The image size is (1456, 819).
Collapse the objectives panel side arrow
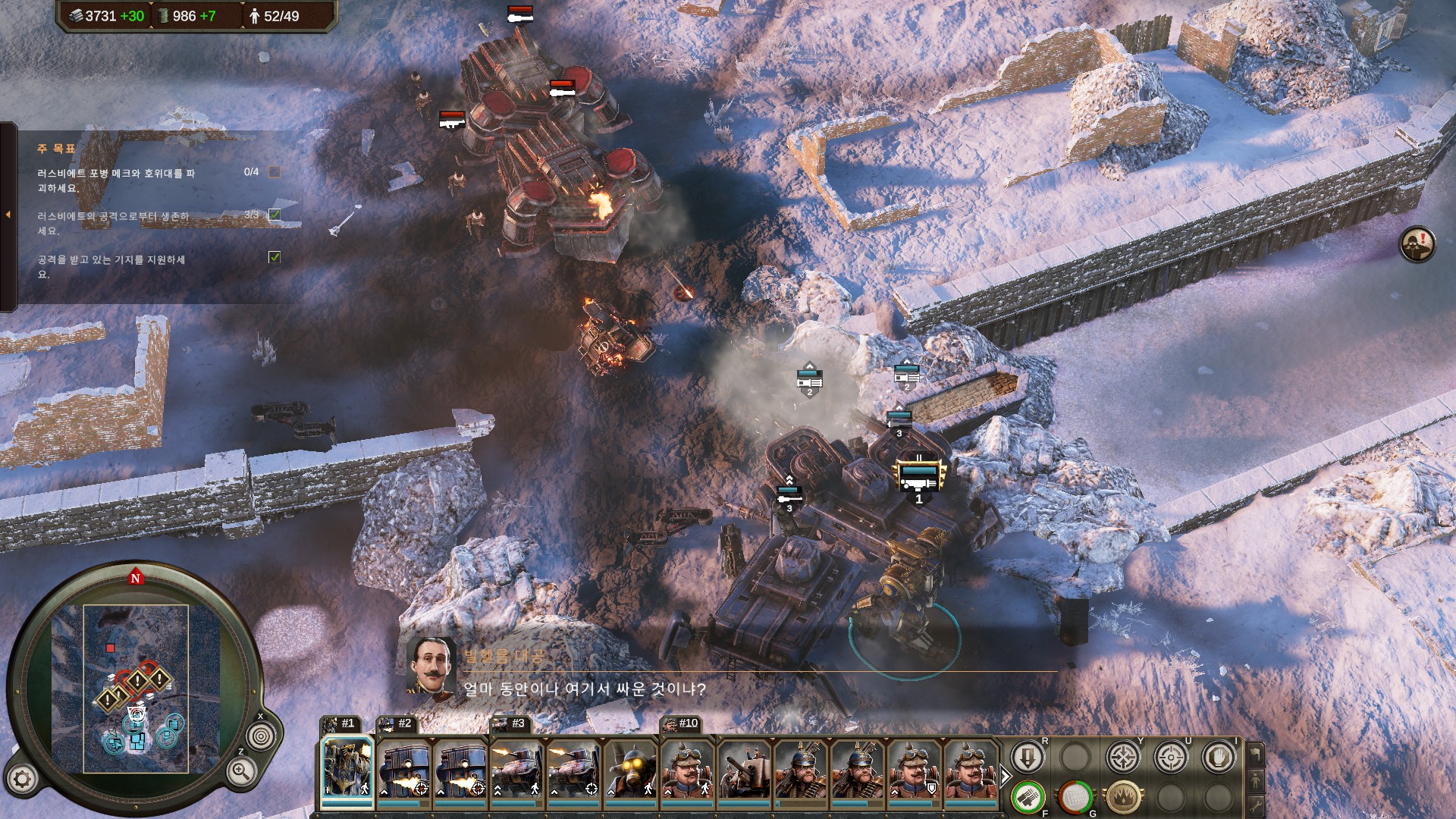[x=8, y=215]
